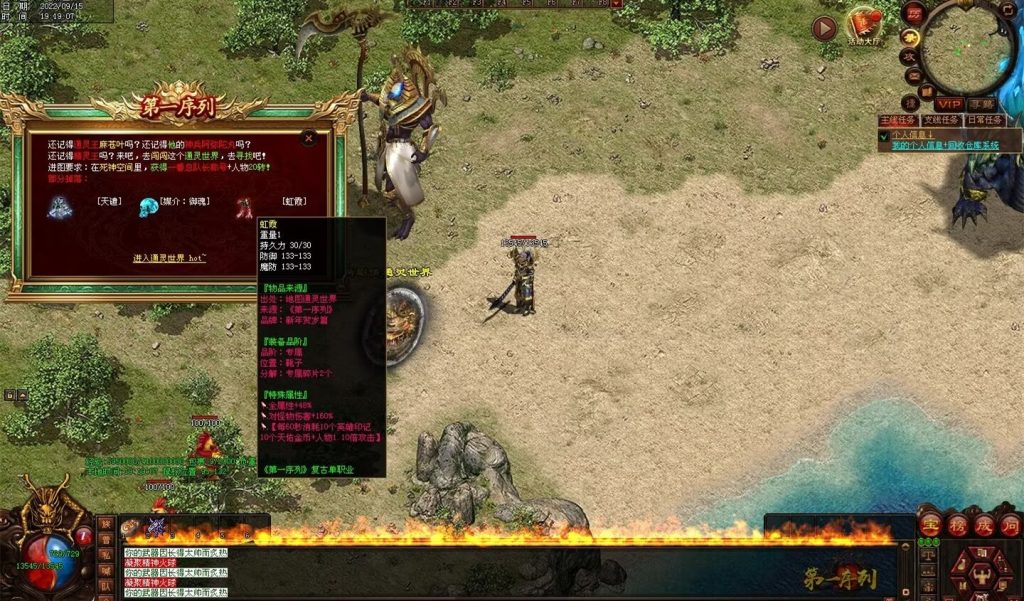
Task: Click the round play arrow button
Action: [x=824, y=29]
